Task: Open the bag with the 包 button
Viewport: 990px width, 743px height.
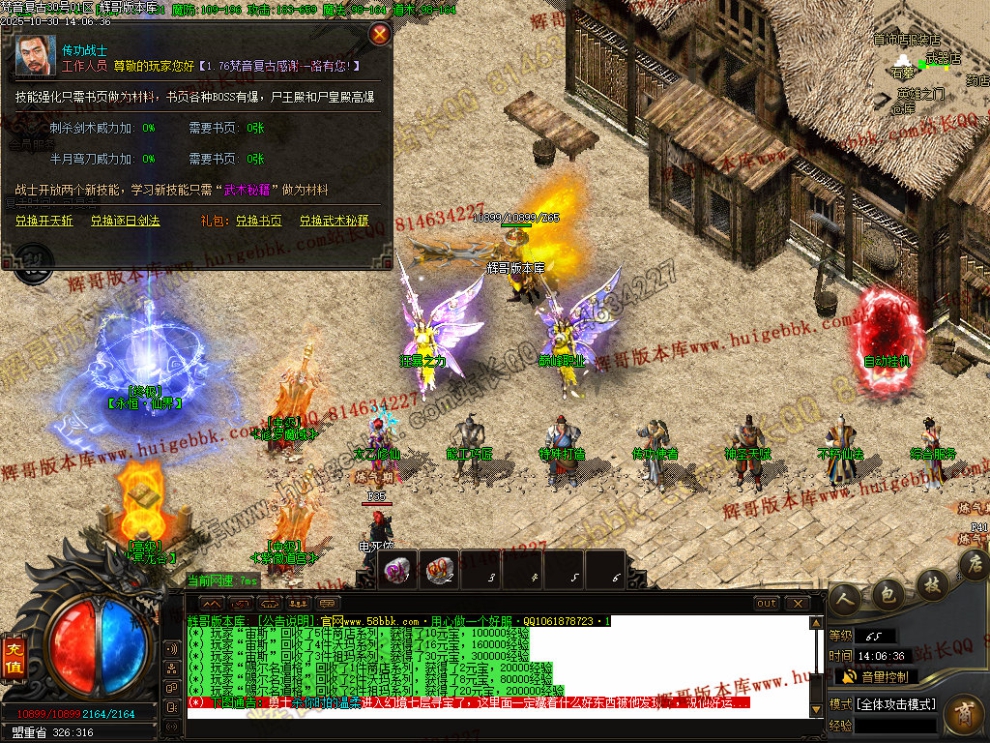Action: click(887, 593)
